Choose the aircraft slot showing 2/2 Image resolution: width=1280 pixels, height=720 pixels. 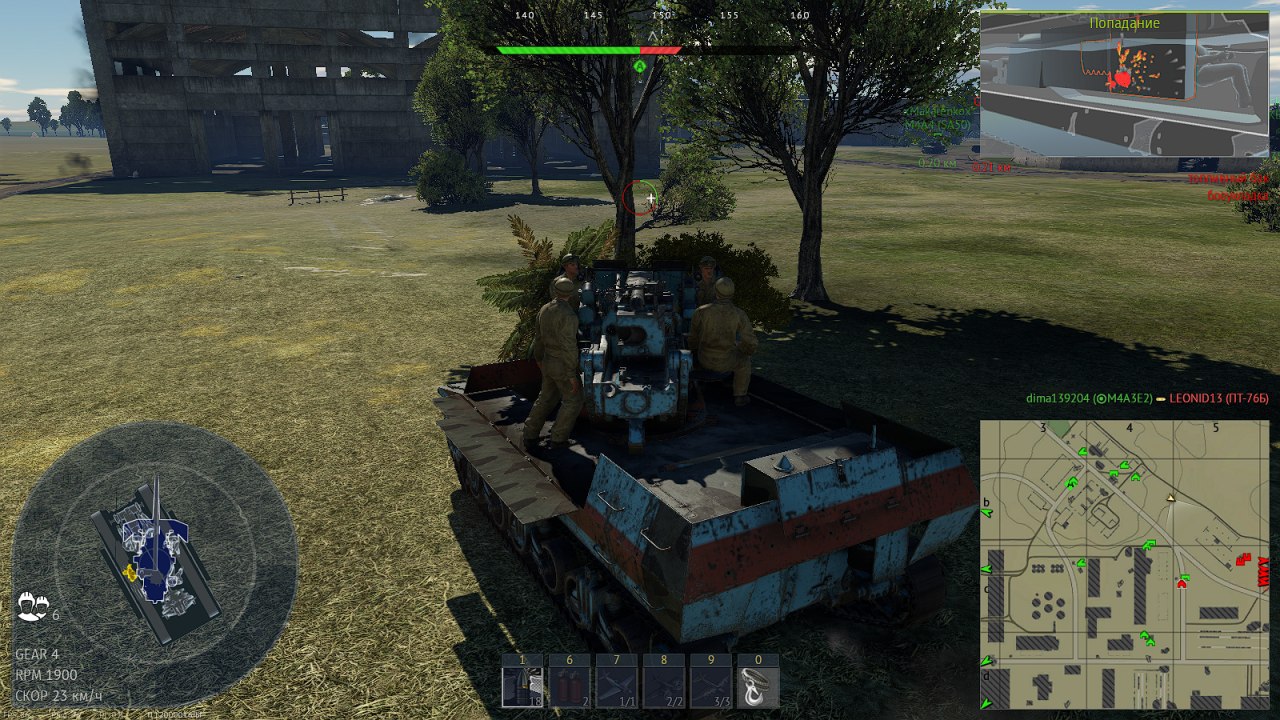pyautogui.click(x=663, y=687)
